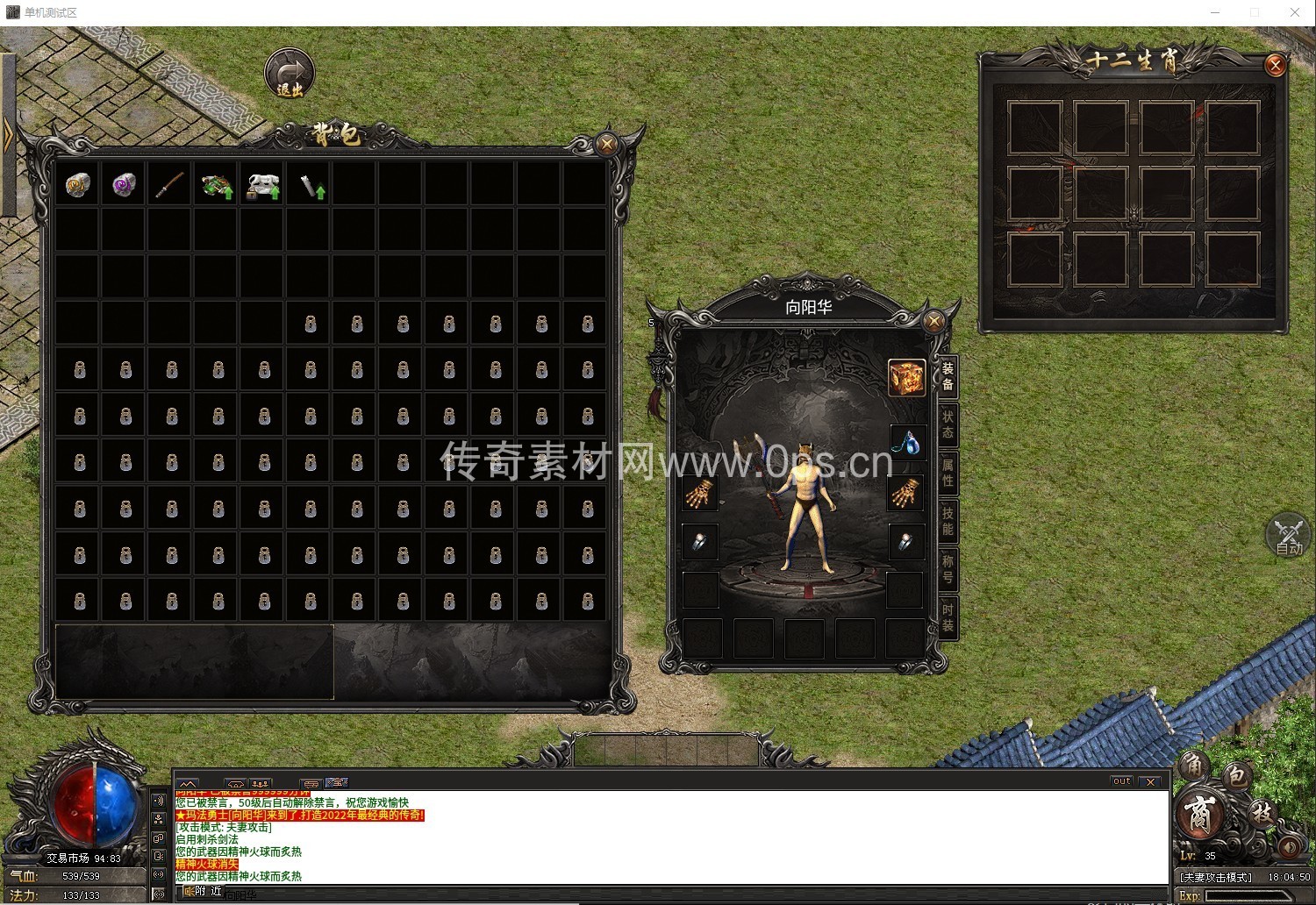This screenshot has width=1316, height=905.
Task: Open the 属性 attributes tab
Action: [x=948, y=473]
